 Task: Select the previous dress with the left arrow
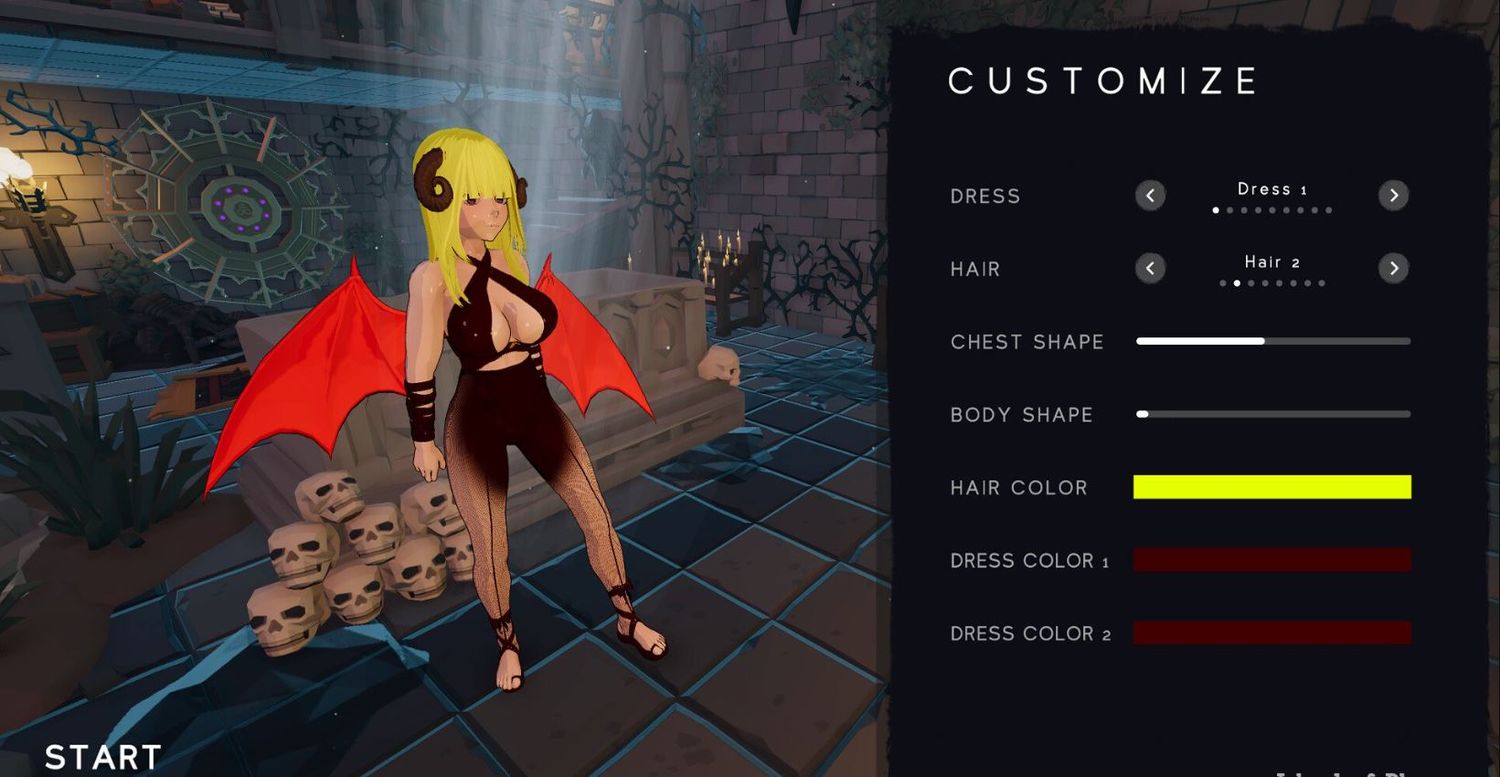click(1150, 195)
